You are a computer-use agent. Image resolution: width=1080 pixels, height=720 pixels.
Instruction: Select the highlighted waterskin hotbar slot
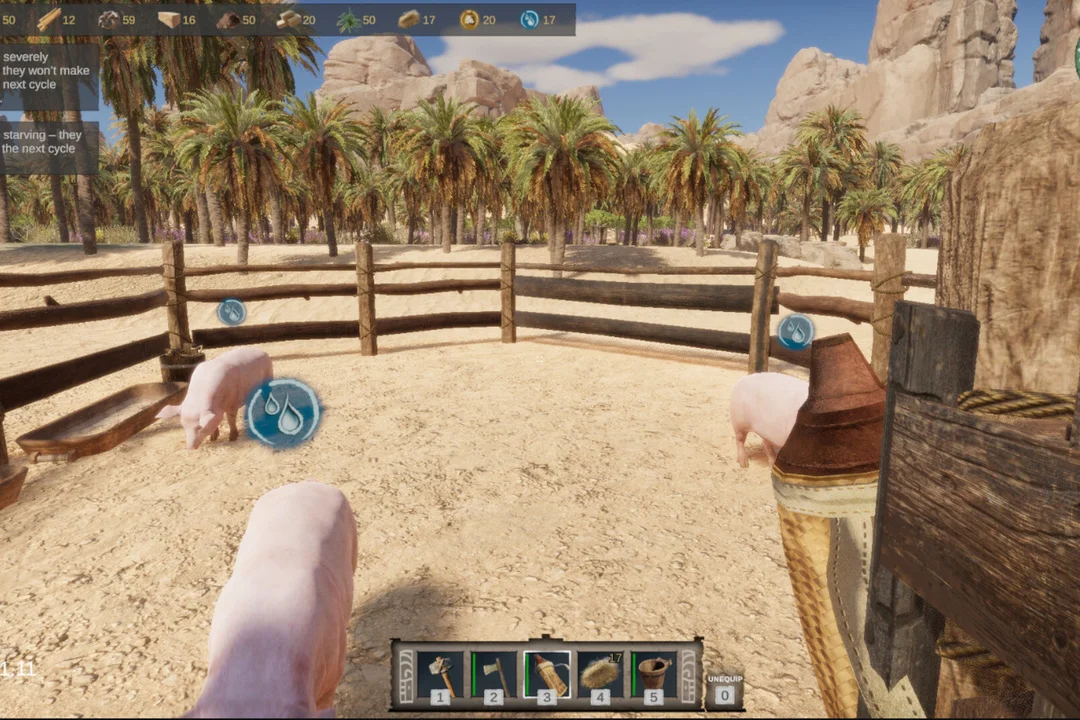point(547,674)
